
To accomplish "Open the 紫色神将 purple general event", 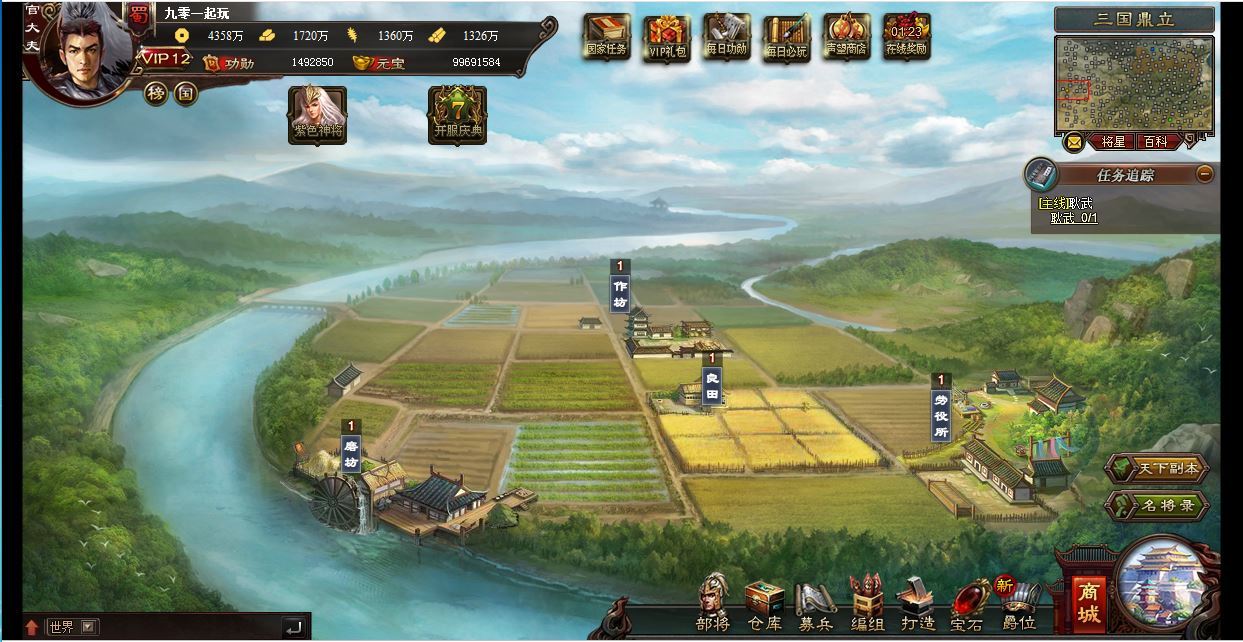I will pyautogui.click(x=317, y=113).
